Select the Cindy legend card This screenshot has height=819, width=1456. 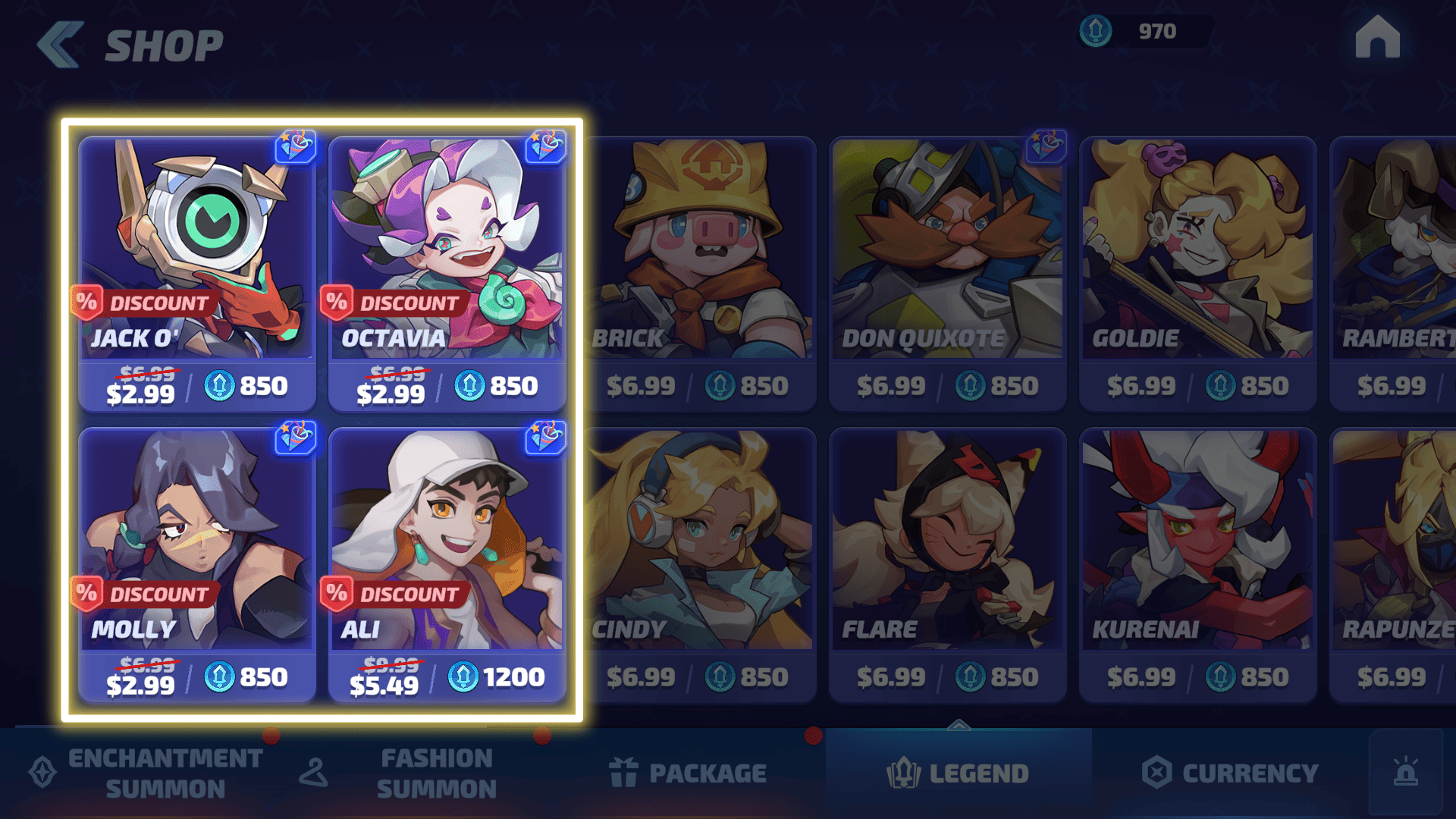699,565
